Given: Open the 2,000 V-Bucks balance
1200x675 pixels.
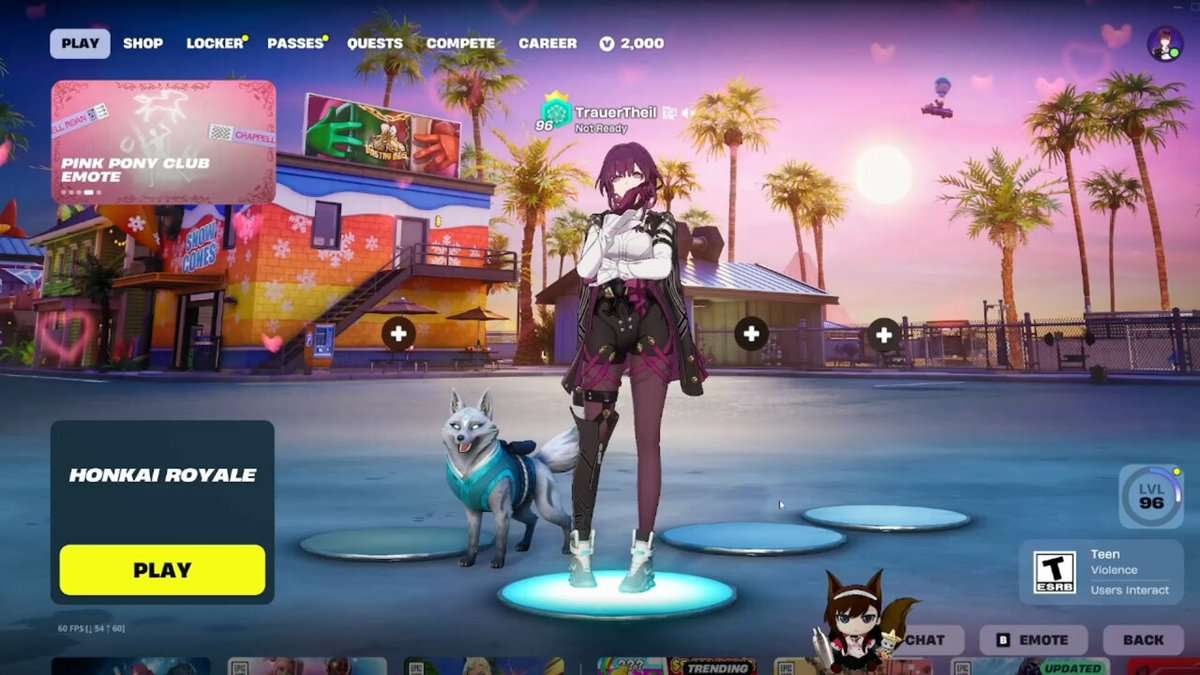Looking at the screenshot, I should 632,43.
